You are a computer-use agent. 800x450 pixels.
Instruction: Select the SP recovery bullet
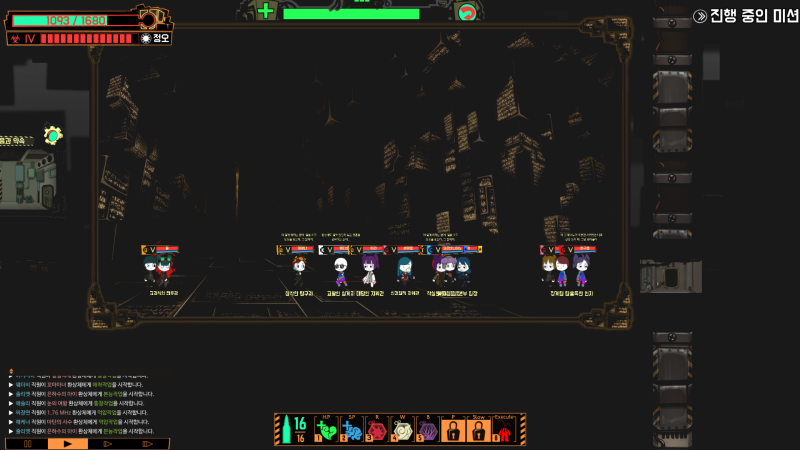click(351, 431)
